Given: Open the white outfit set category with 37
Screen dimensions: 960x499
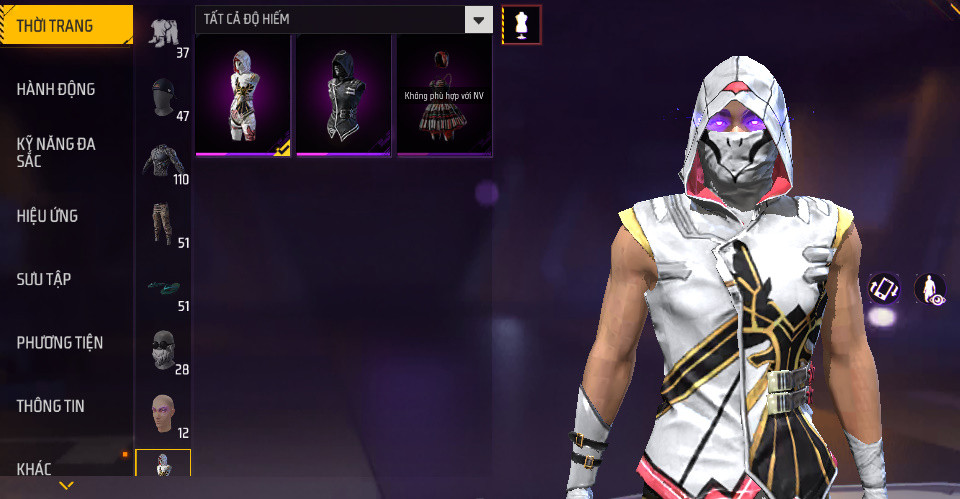Looking at the screenshot, I should click(x=164, y=34).
